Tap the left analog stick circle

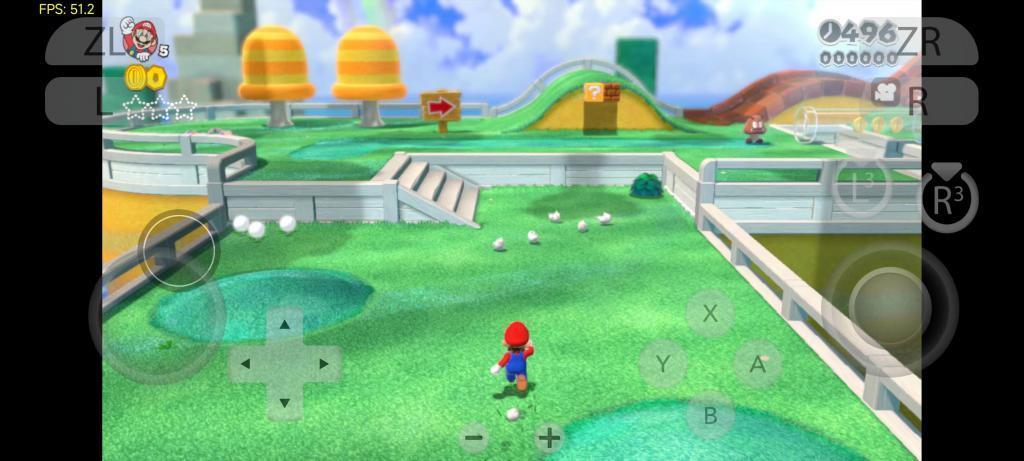pos(178,250)
